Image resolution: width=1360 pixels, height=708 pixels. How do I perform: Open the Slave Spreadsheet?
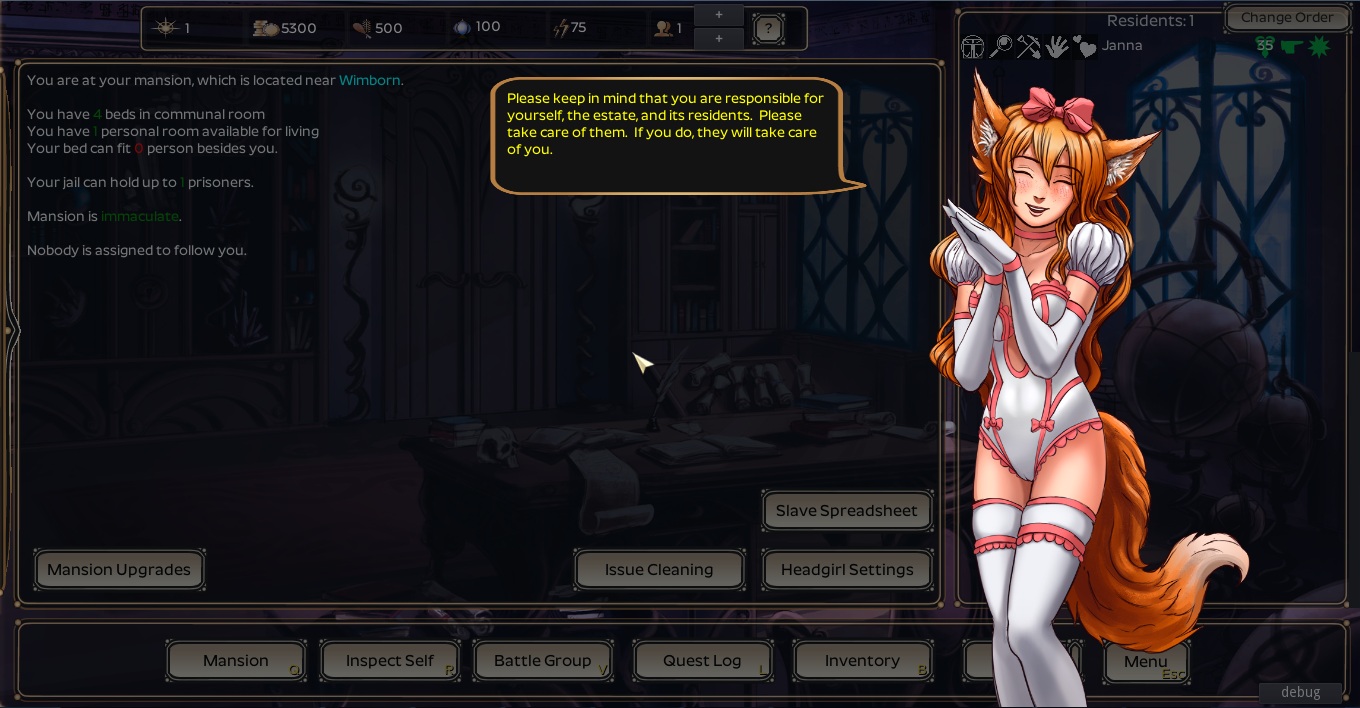coord(846,511)
